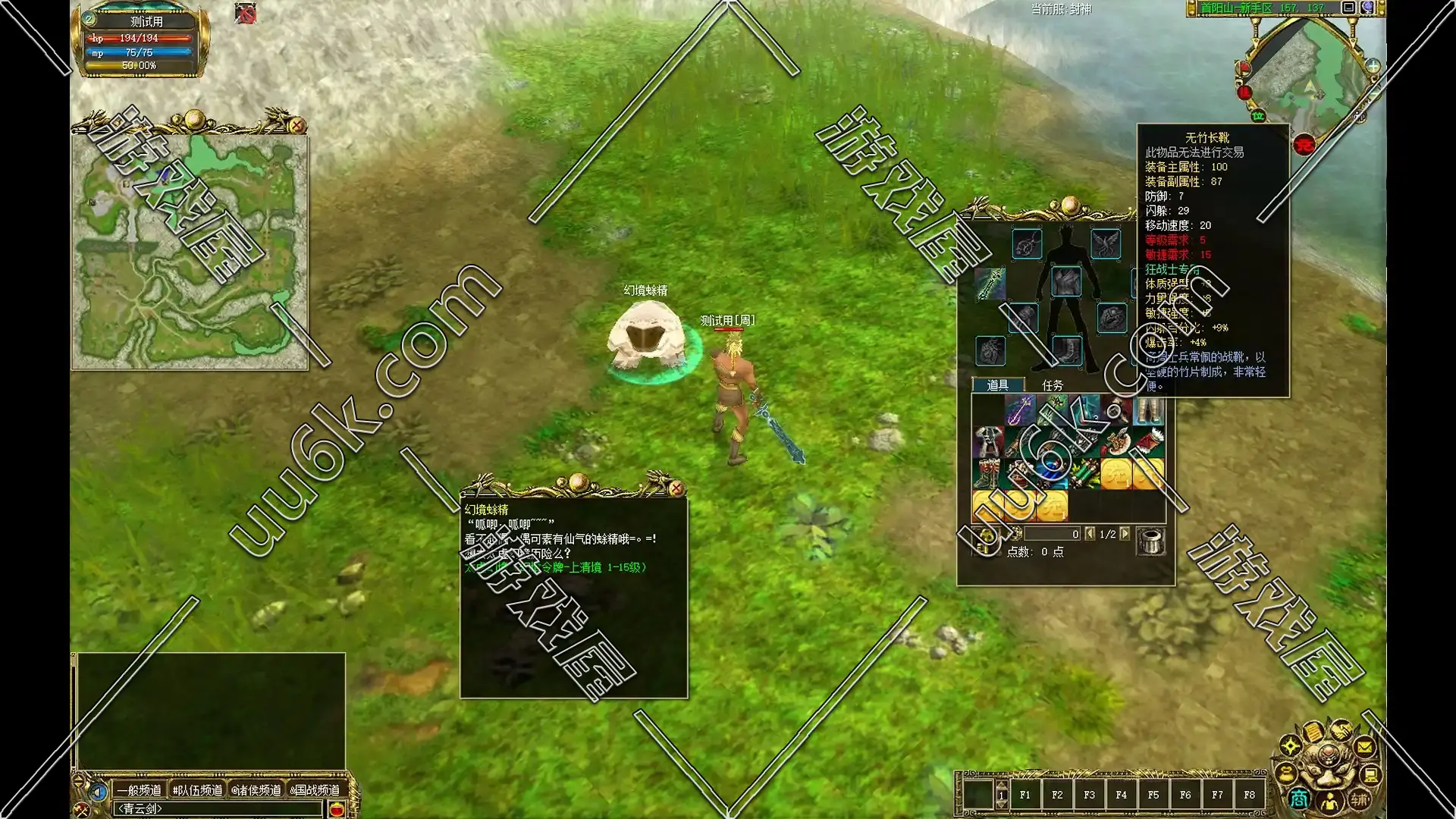Open the 商 shop button
1456x819 pixels.
click(1298, 799)
